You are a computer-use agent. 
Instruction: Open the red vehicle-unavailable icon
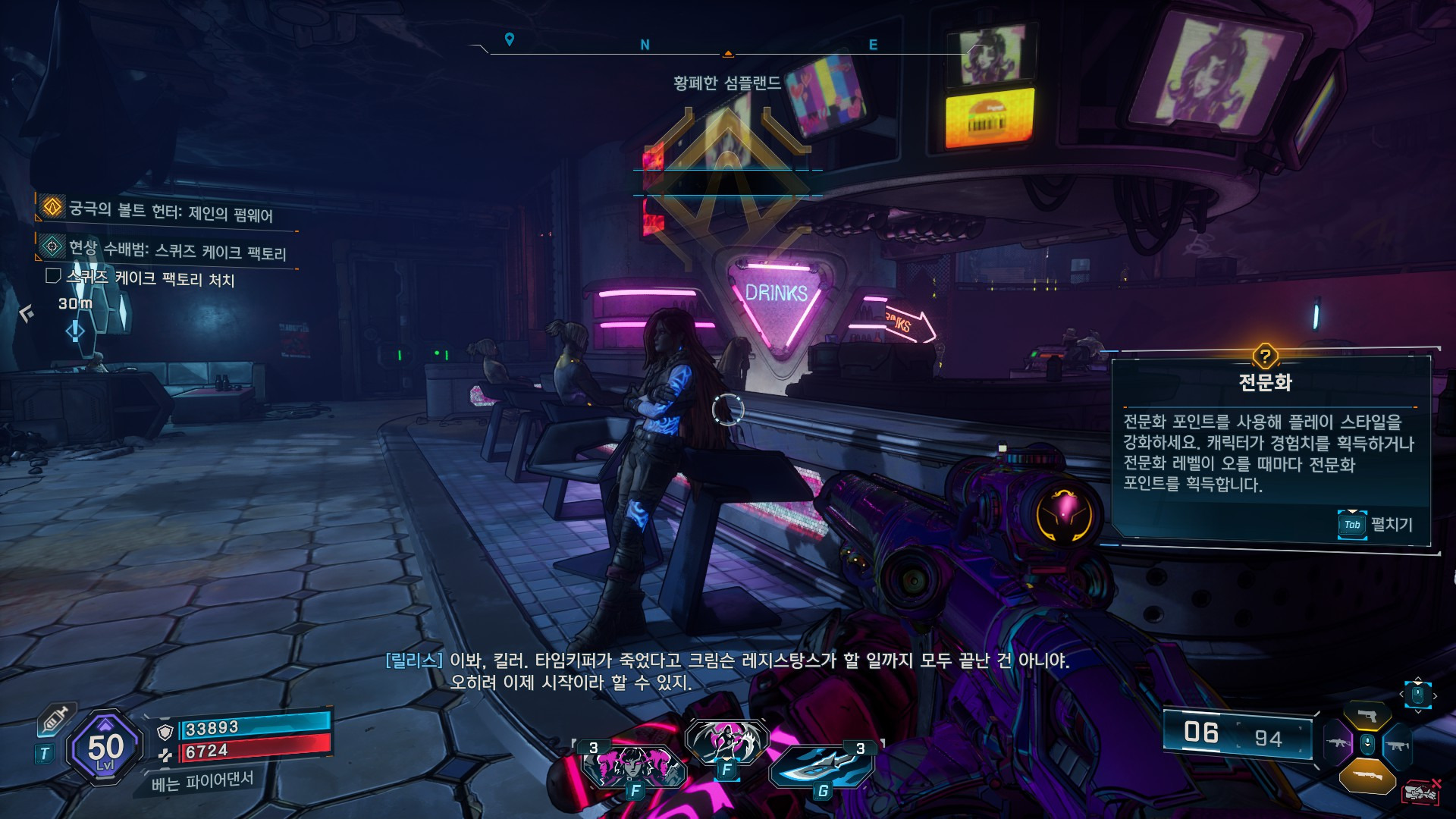1421,792
